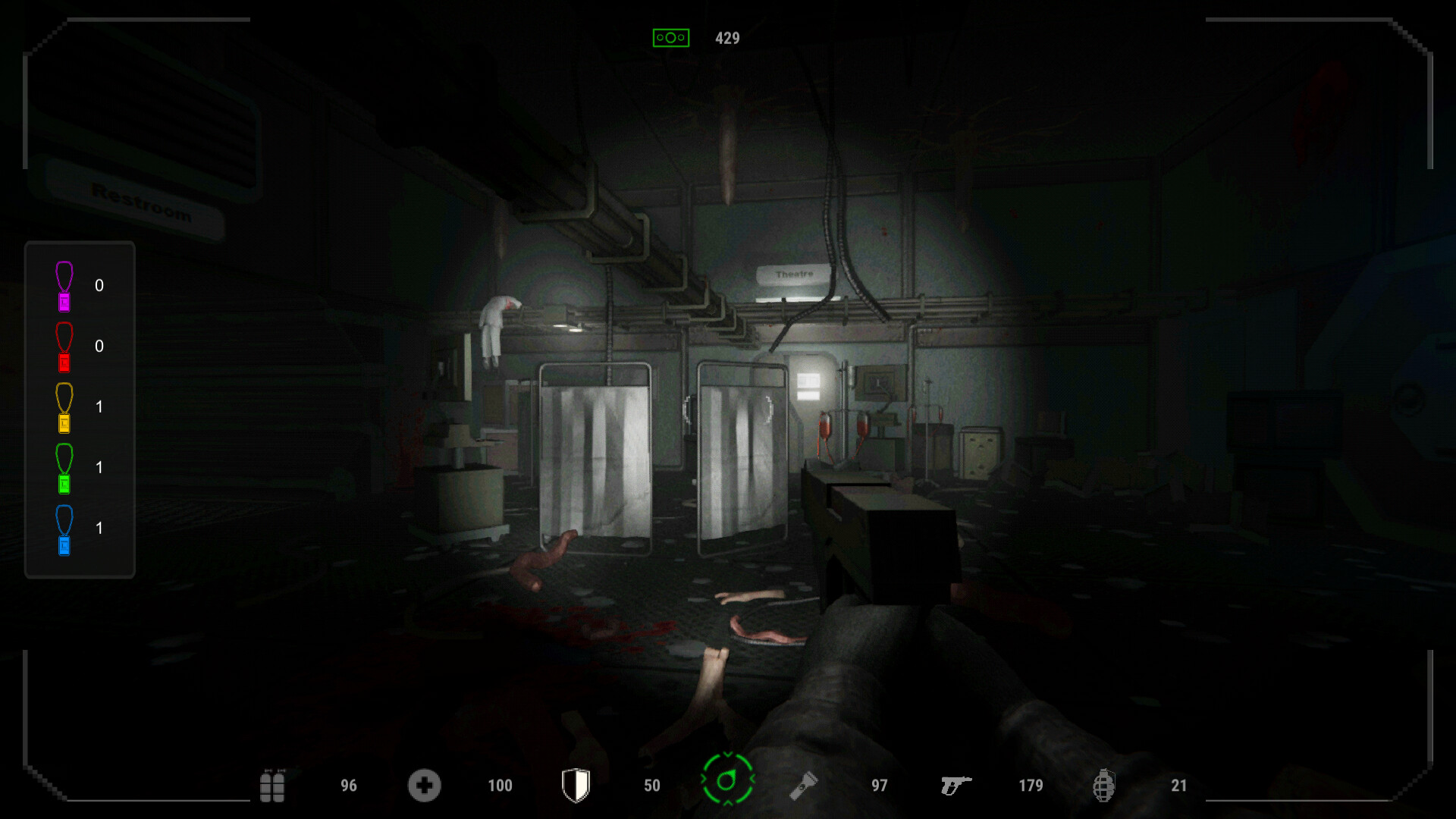
Task: Select the health cross icon
Action: (x=425, y=786)
